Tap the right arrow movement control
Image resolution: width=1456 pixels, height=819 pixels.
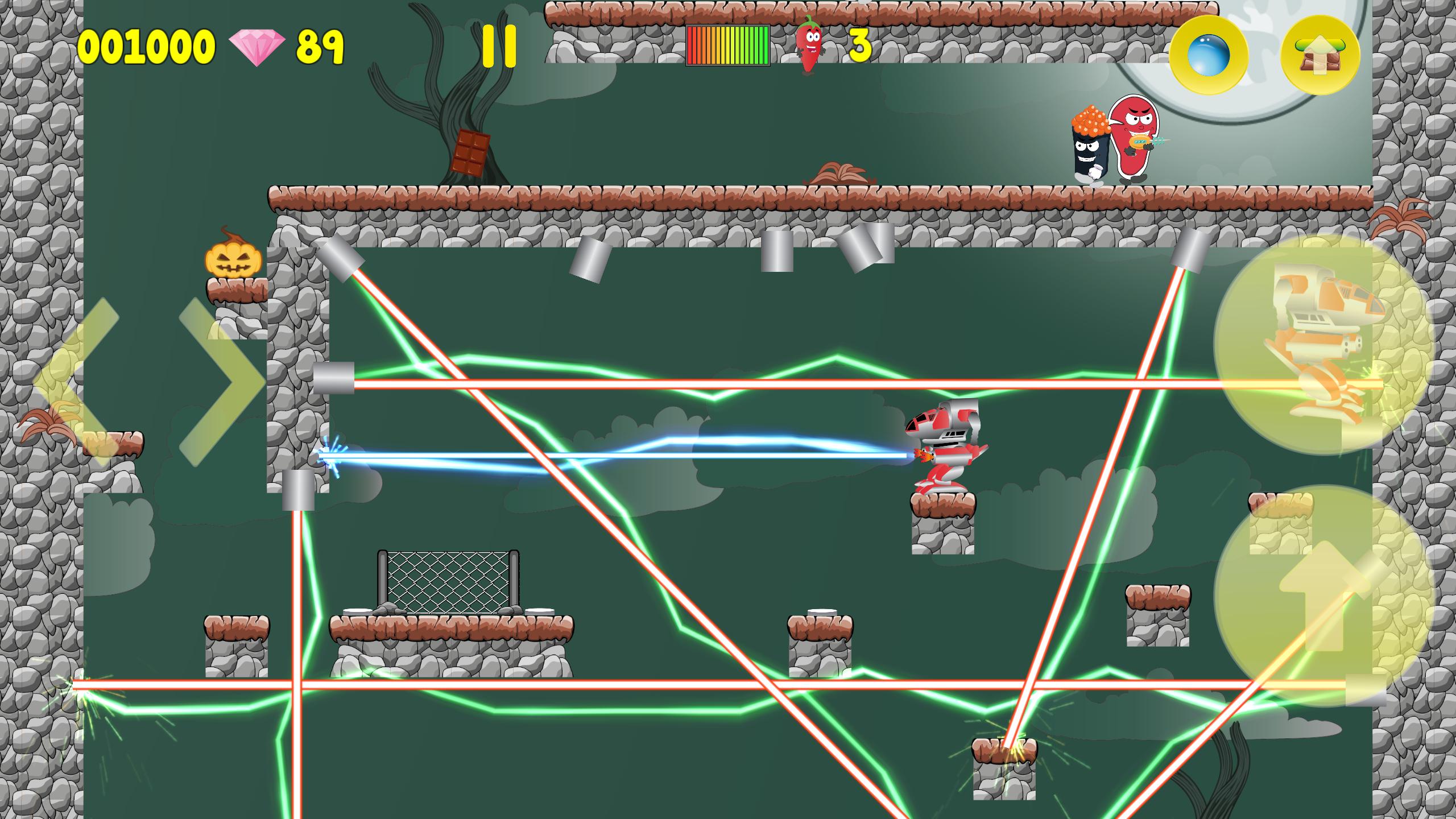(x=222, y=382)
